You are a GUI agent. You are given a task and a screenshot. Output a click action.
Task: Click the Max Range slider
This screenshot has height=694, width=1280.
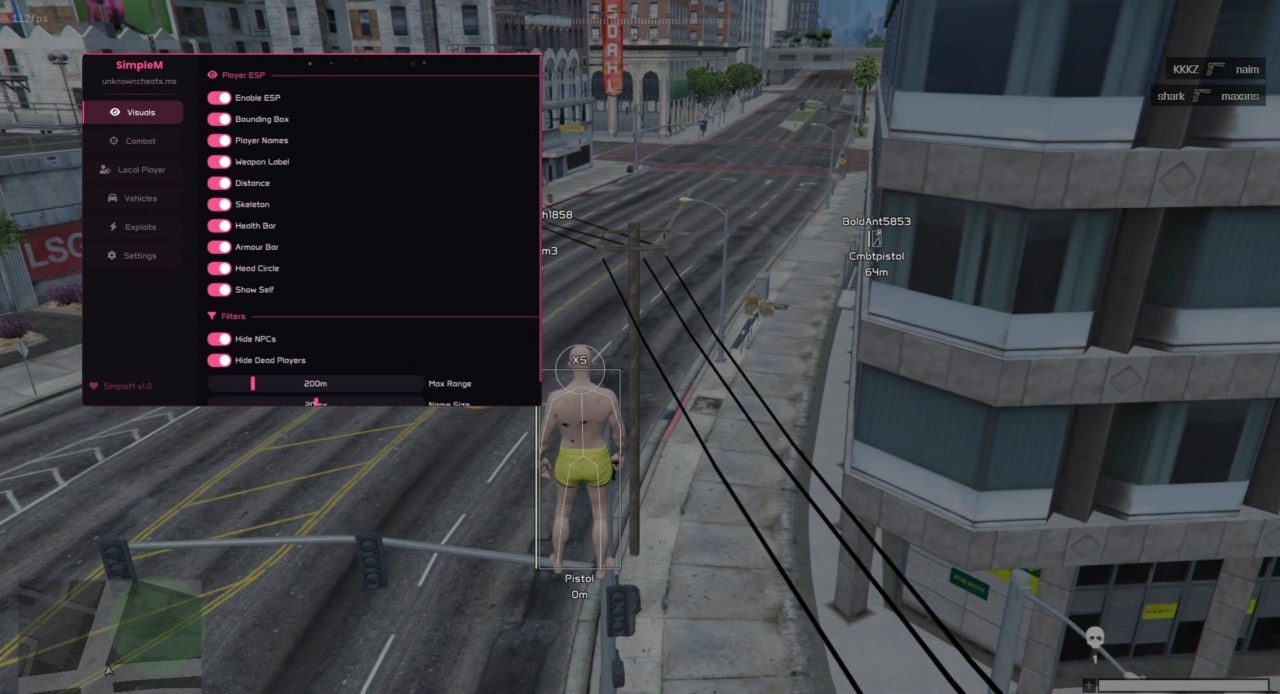pos(315,383)
